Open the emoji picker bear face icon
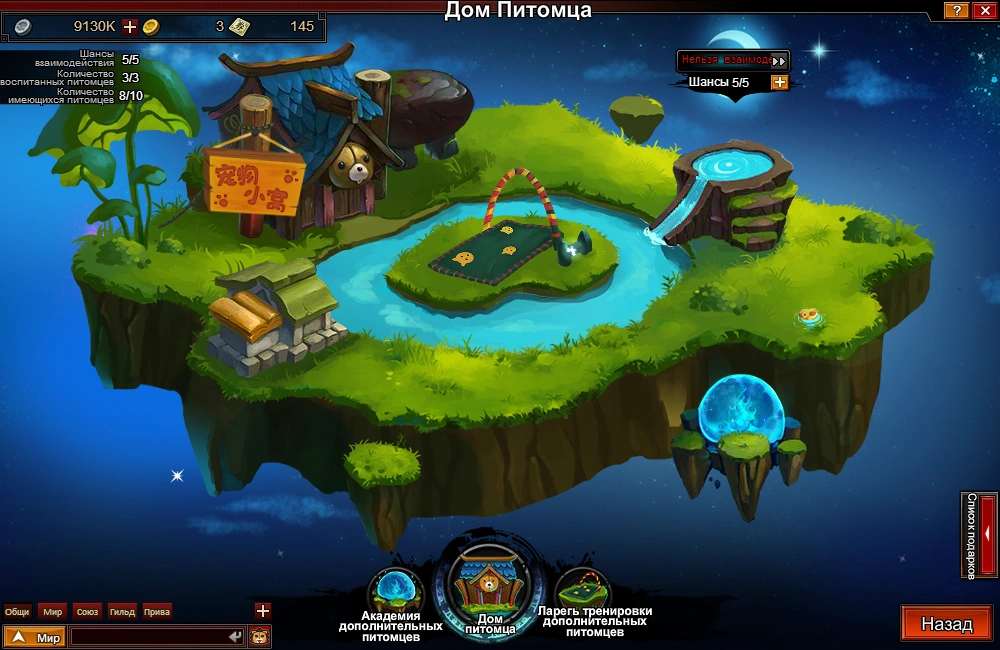 pyautogui.click(x=259, y=637)
